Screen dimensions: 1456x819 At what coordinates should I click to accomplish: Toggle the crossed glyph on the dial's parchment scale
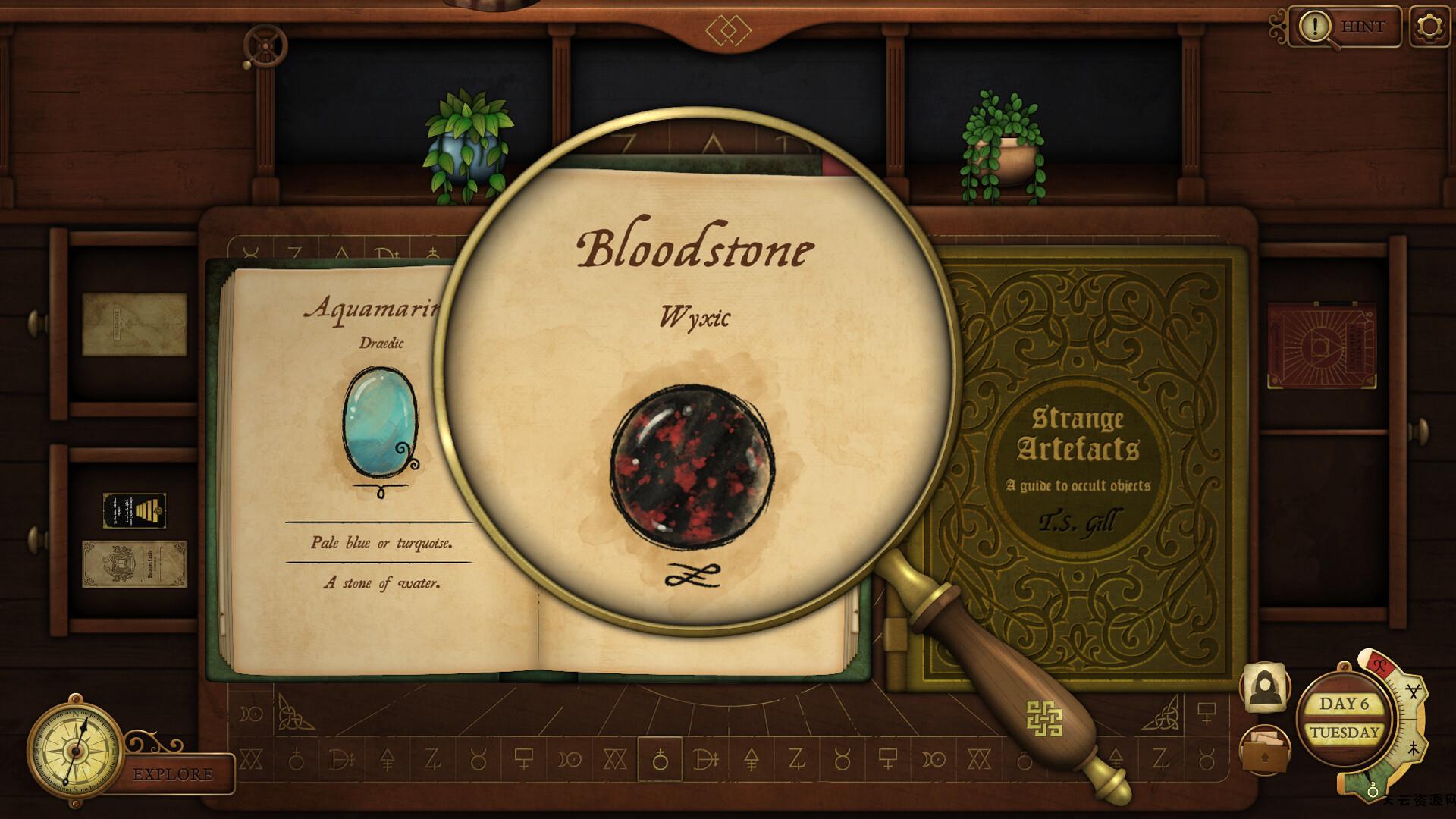click(1414, 690)
